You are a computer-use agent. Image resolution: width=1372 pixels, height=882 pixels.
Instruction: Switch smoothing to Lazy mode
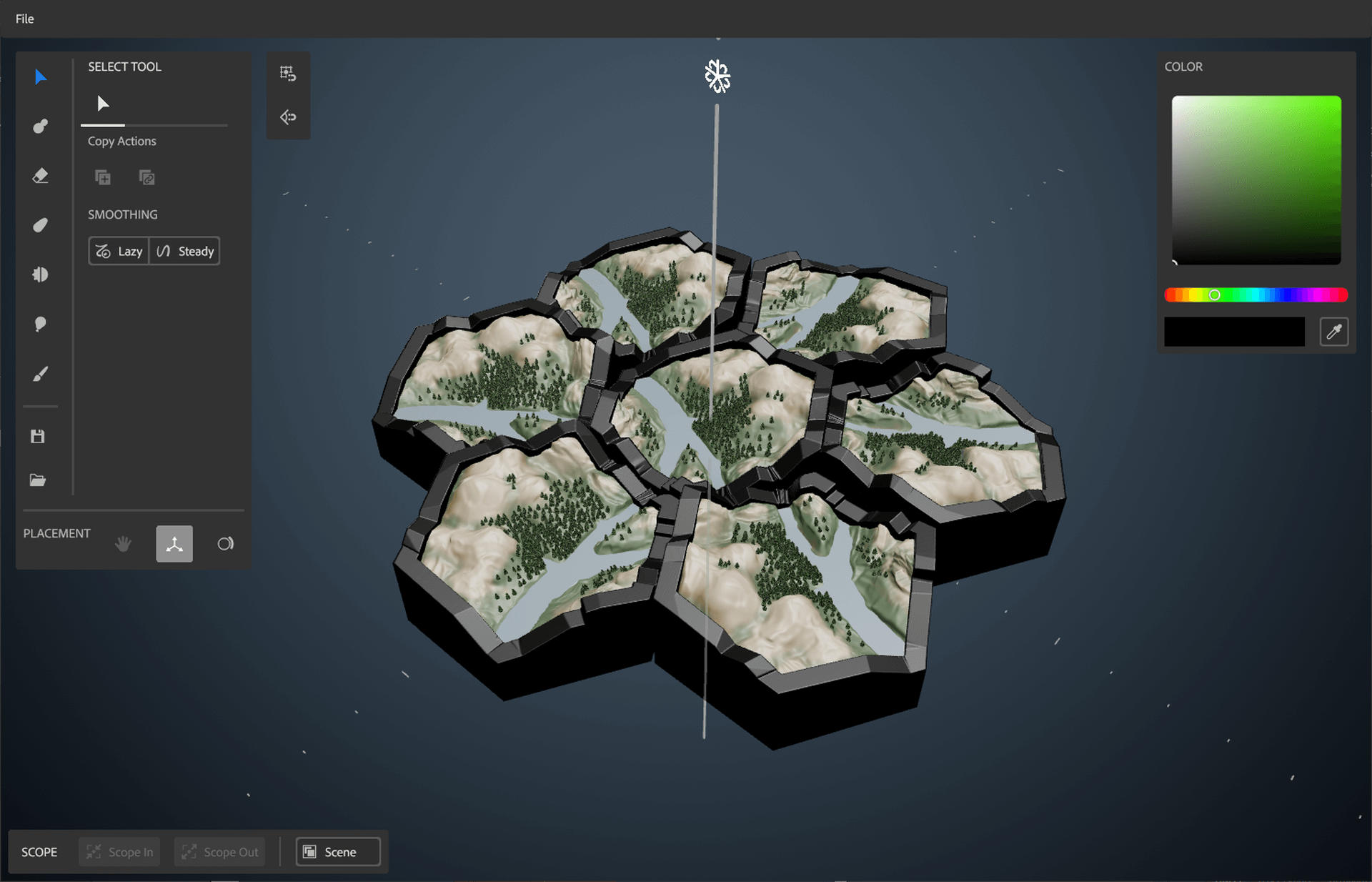coord(118,251)
